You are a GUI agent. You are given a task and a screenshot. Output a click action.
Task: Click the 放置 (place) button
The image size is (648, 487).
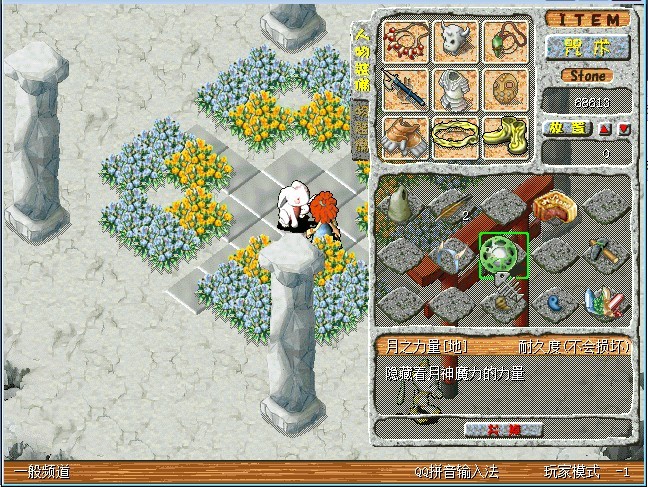(x=568, y=129)
